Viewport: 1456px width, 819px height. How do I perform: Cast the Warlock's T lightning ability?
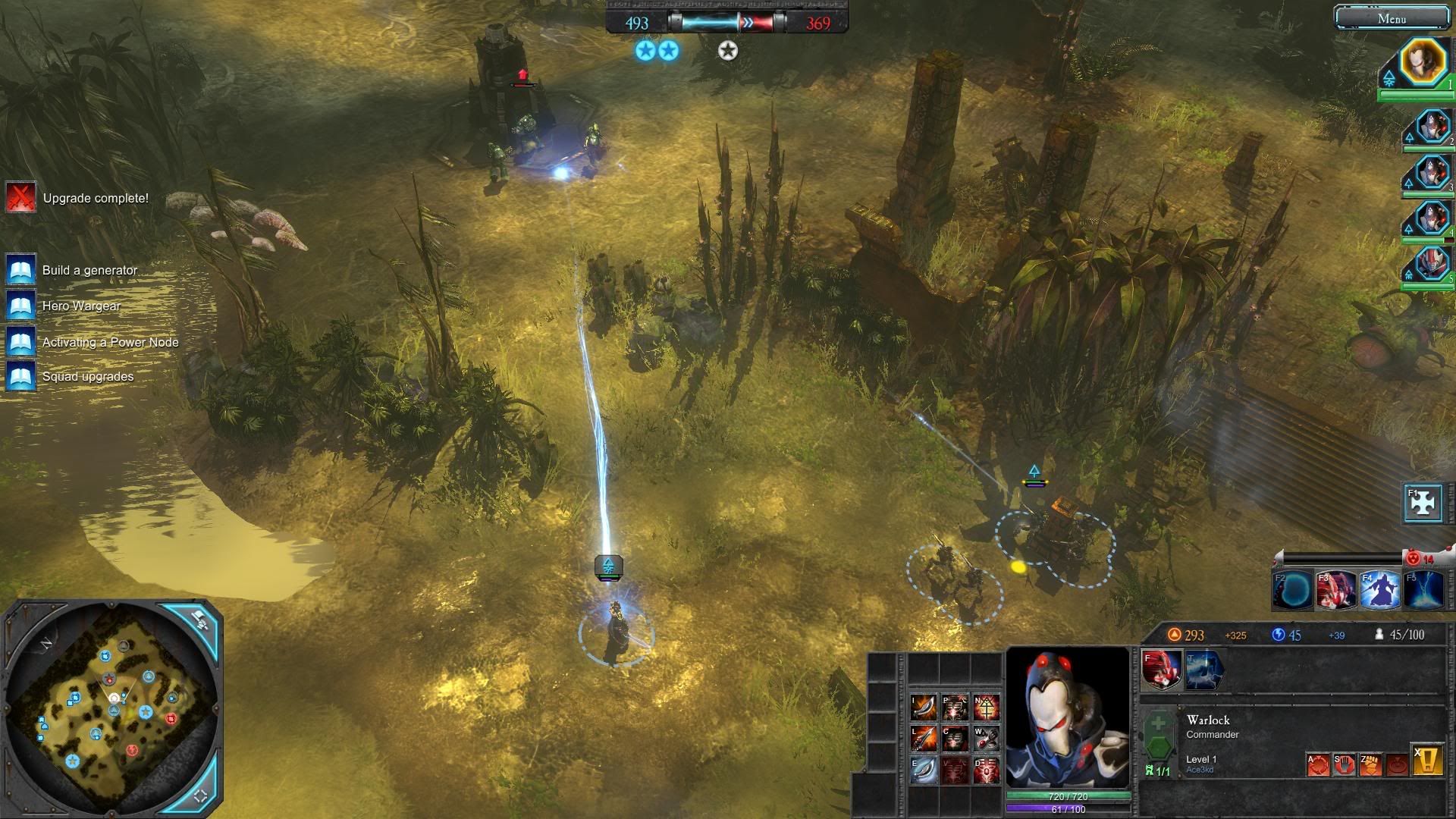[1203, 670]
